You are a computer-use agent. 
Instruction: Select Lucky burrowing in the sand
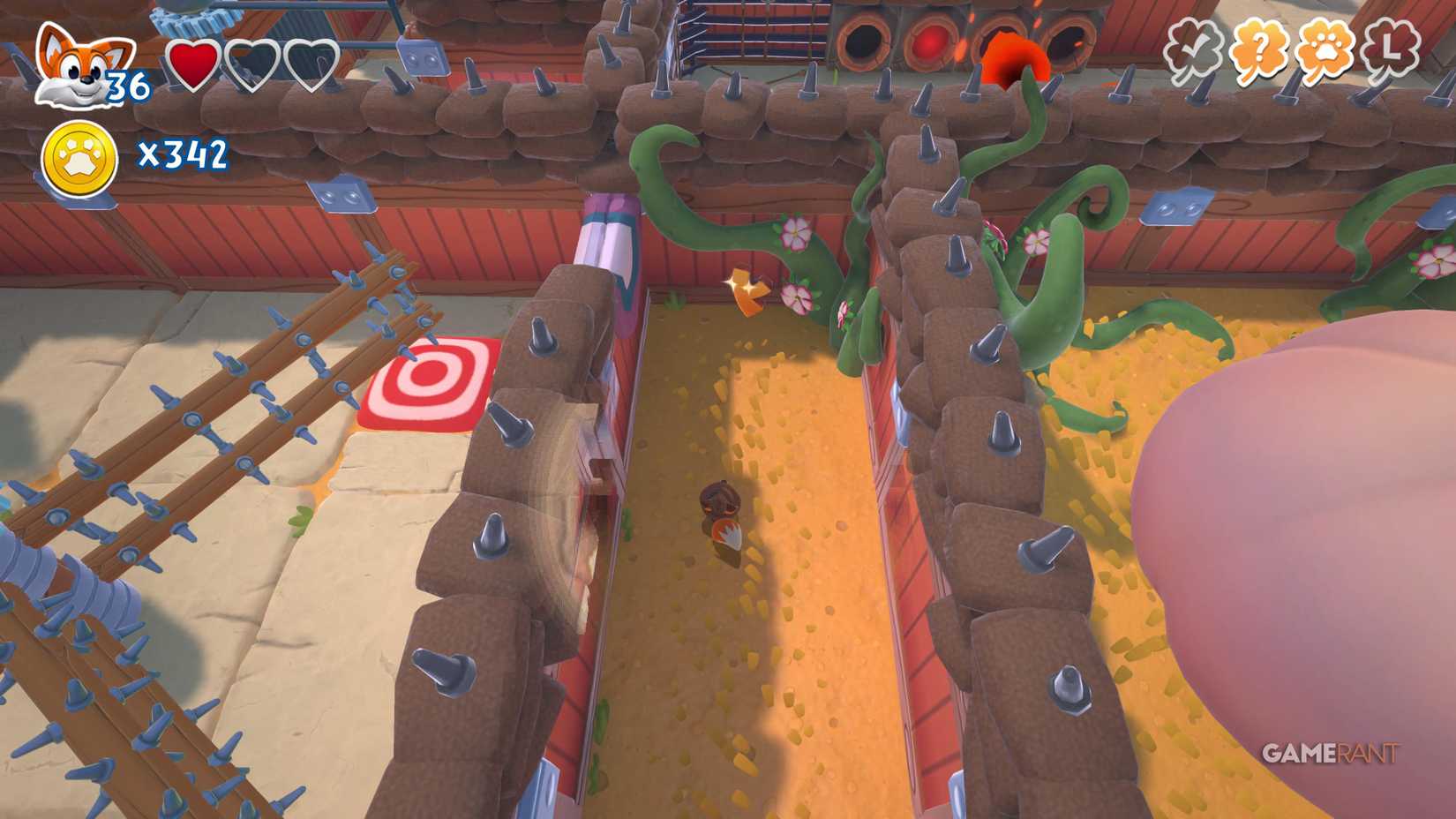point(722,512)
